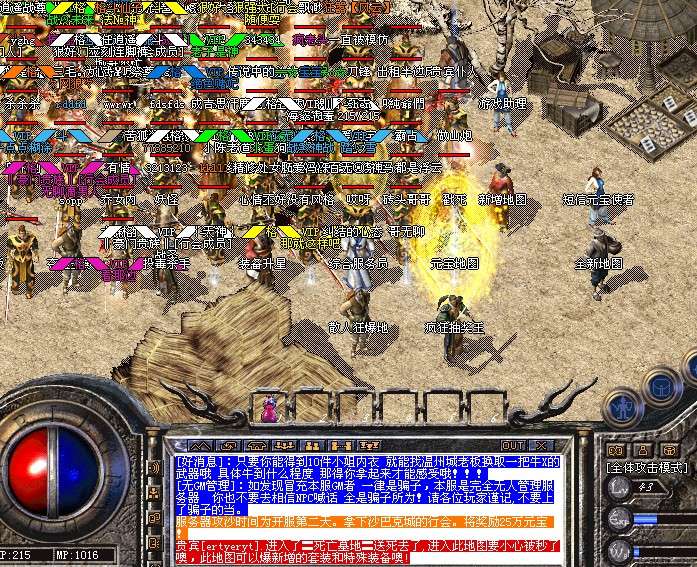Click the OUT button above the chat

click(513, 446)
